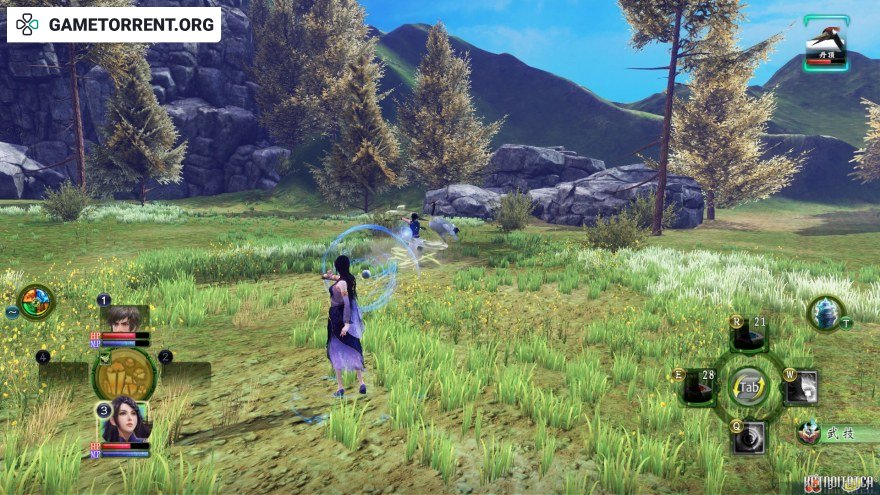Select the blue pagoda icon

click(x=825, y=313)
